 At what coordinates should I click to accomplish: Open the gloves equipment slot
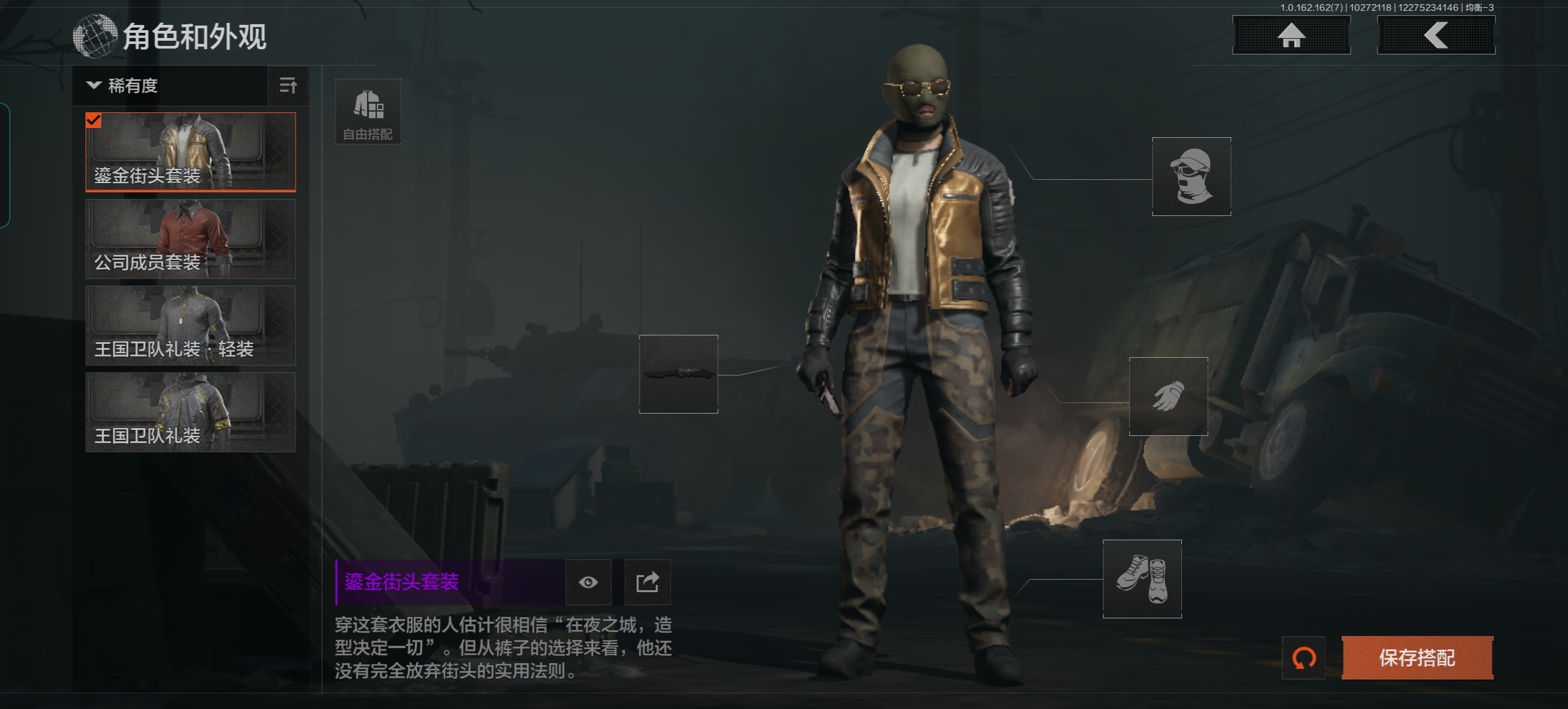(x=1168, y=397)
